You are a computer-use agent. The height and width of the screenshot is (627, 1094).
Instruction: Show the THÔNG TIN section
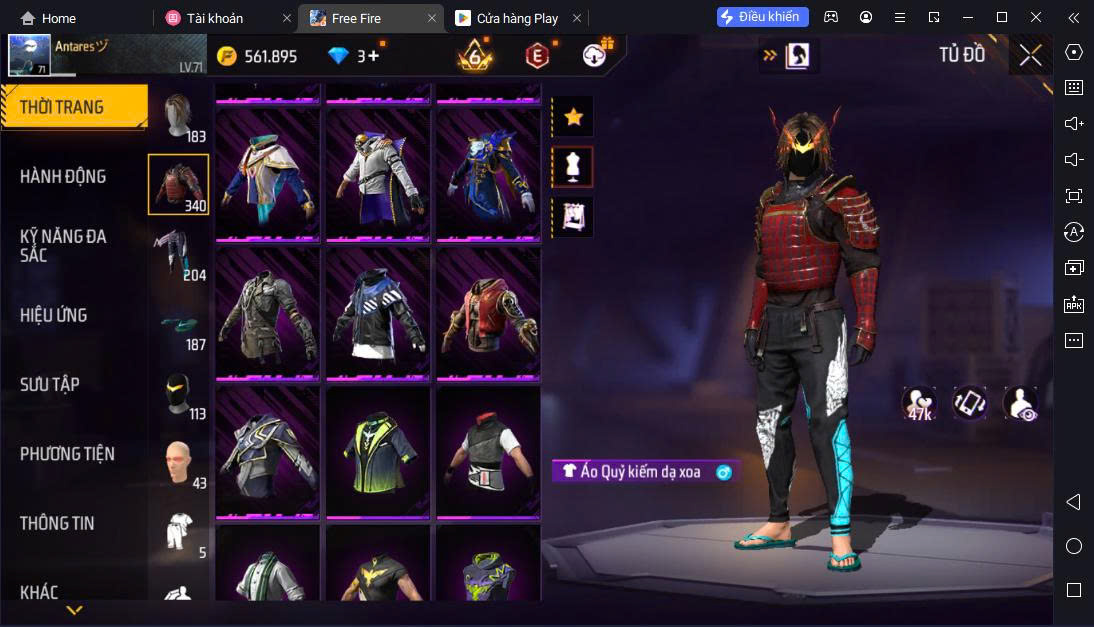coord(58,523)
